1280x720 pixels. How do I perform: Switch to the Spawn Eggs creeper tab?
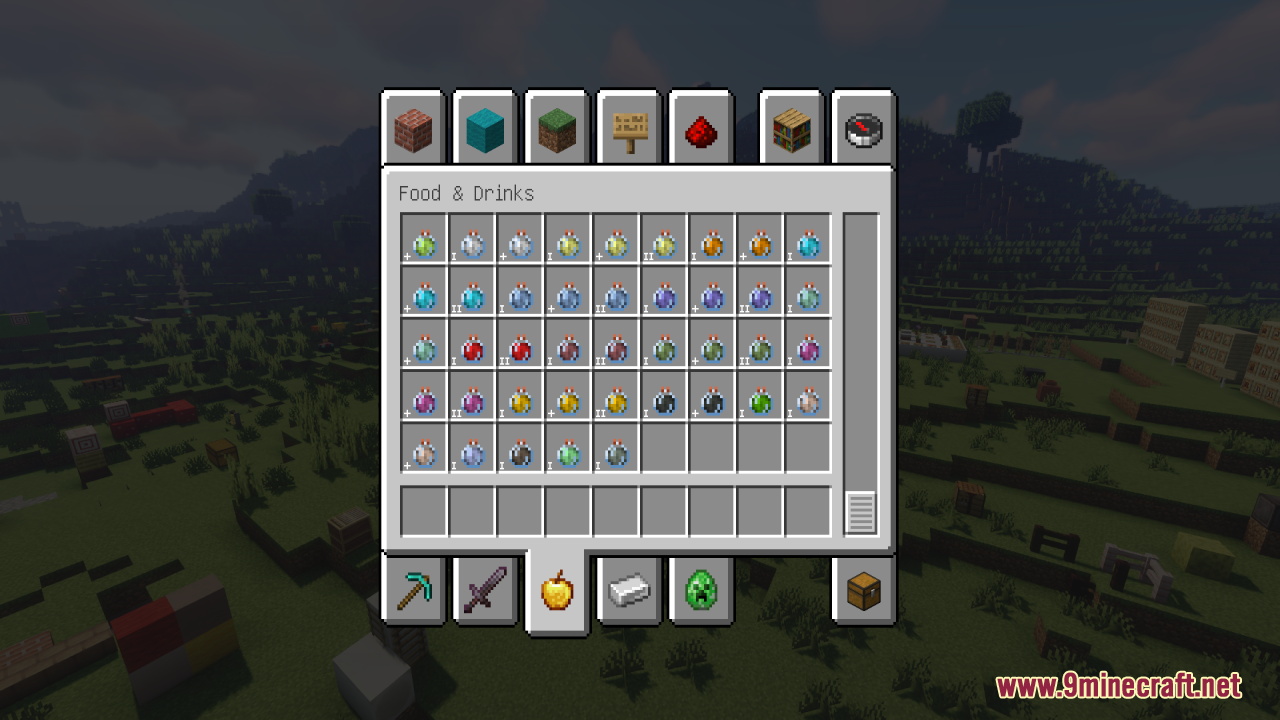click(x=701, y=592)
